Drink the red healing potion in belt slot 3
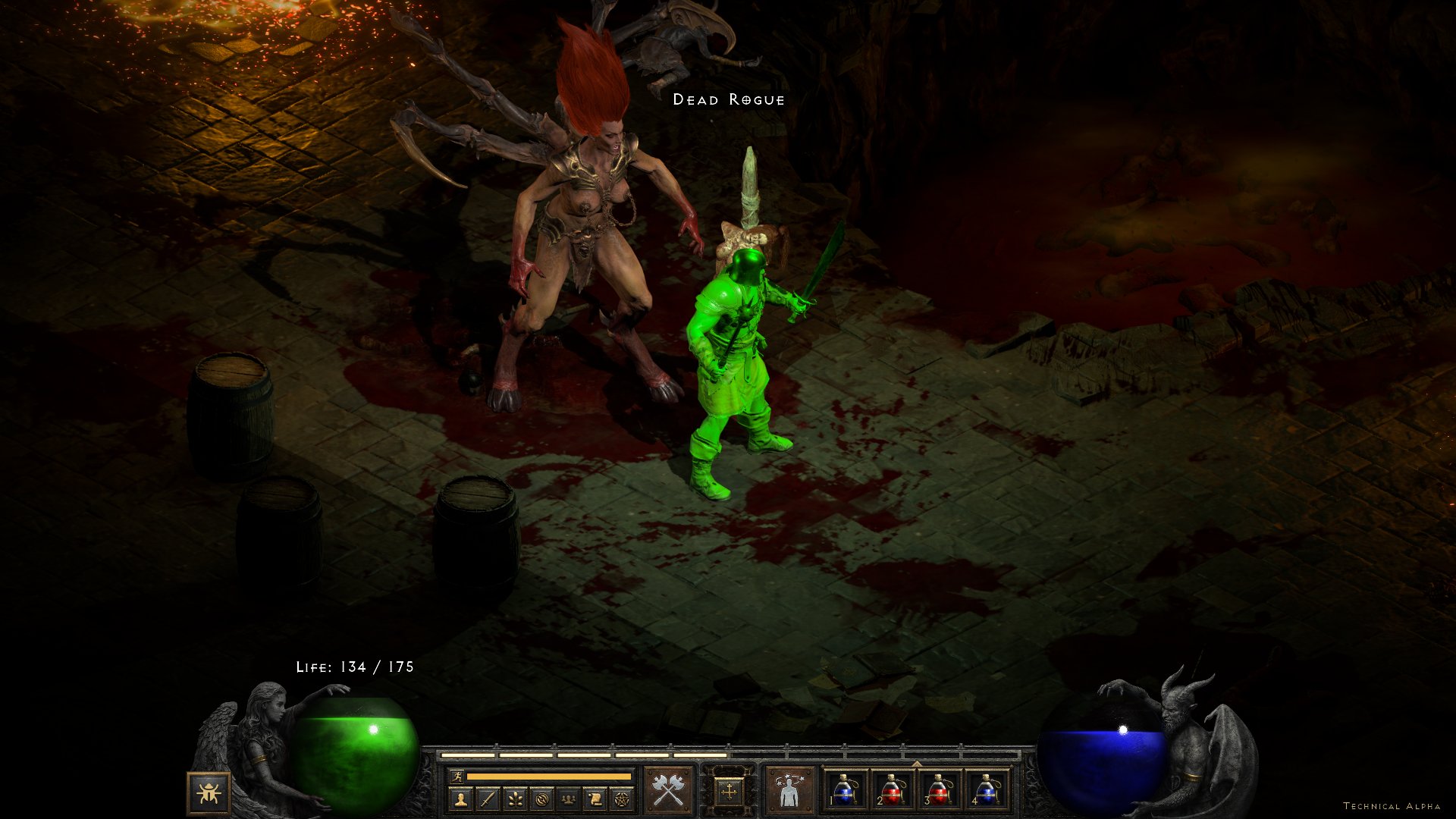 [x=939, y=790]
